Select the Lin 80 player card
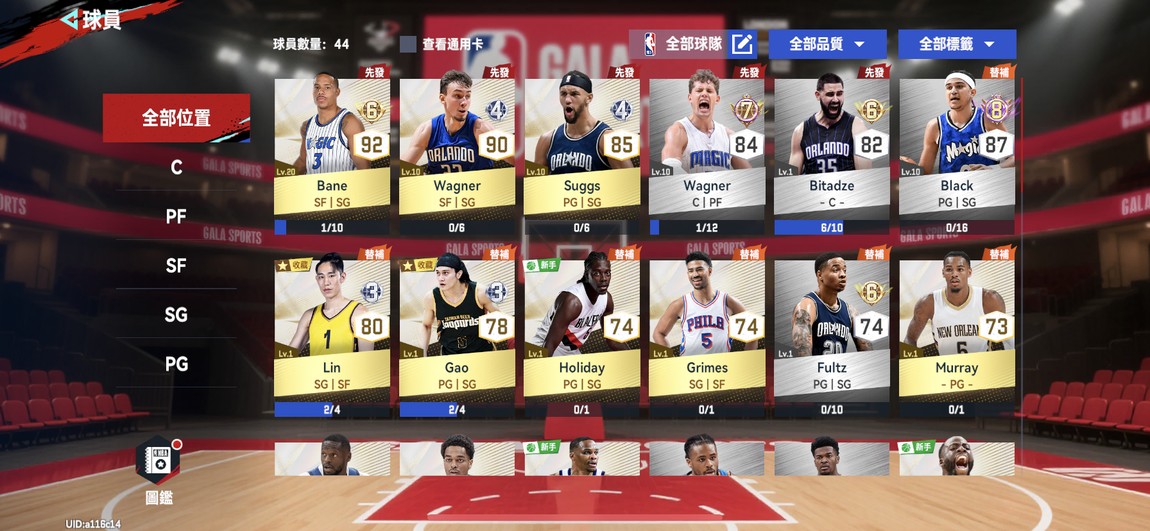The image size is (1150, 531). 332,327
